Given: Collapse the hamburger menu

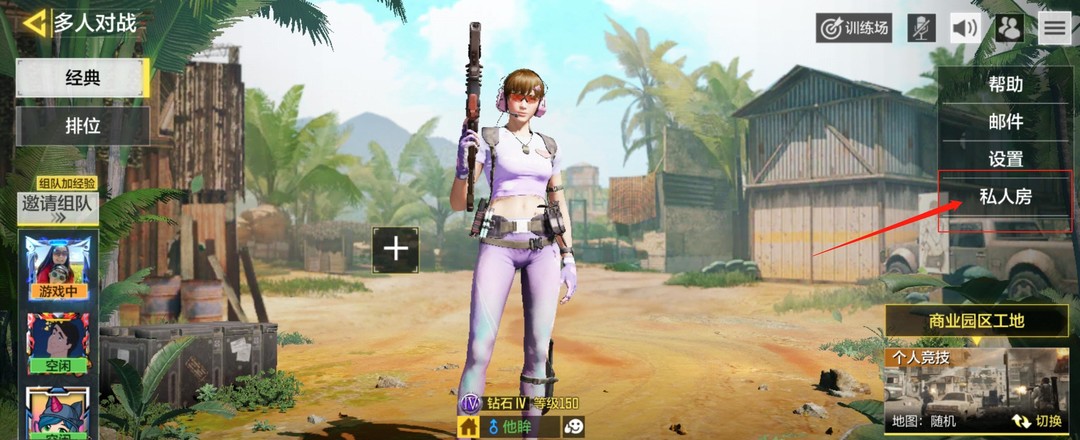Looking at the screenshot, I should pos(1054,28).
